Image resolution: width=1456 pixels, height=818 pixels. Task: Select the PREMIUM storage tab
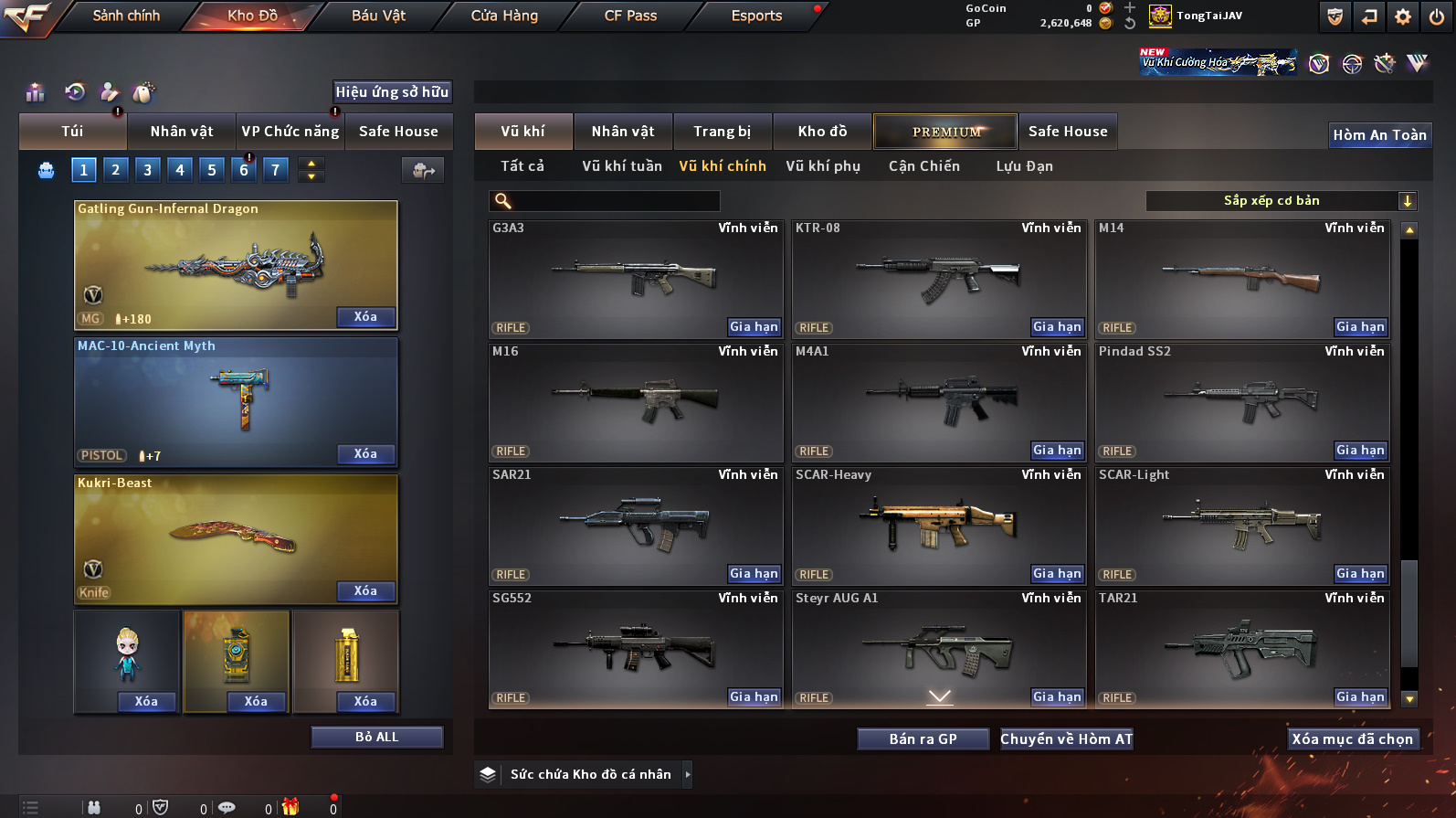click(945, 132)
